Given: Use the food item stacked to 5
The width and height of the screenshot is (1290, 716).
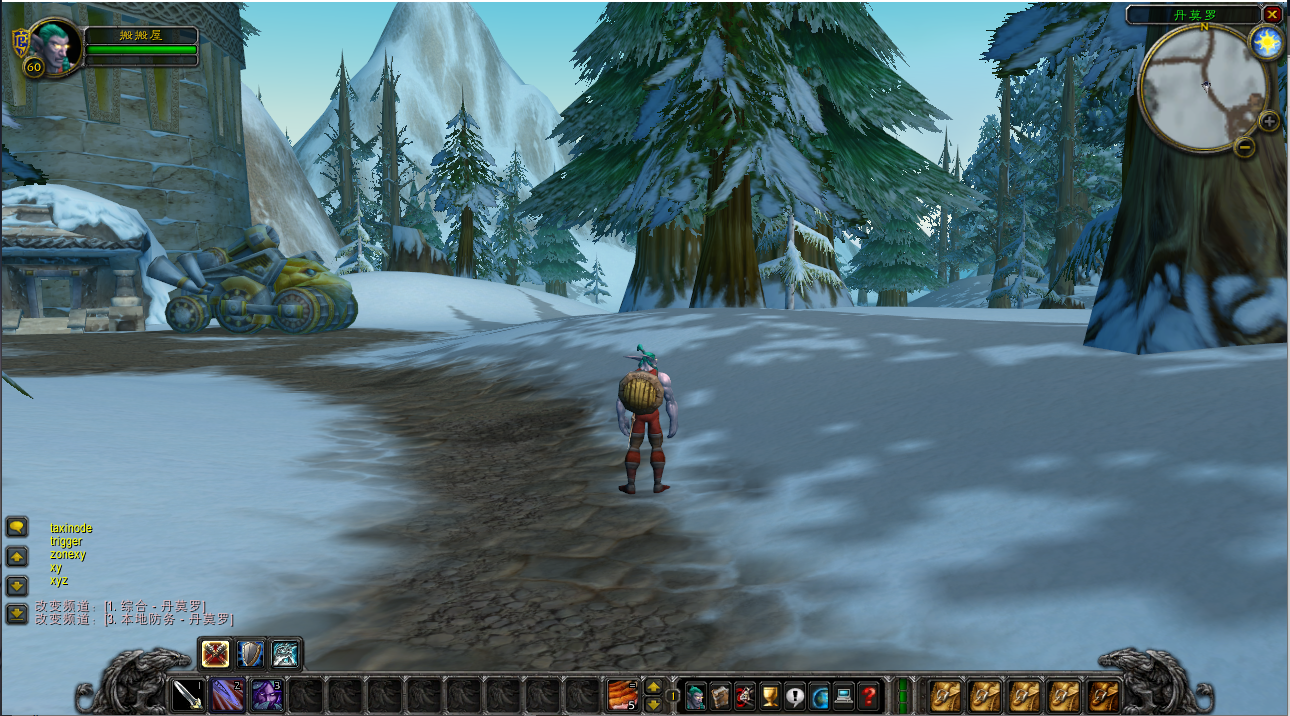Looking at the screenshot, I should coord(622,694).
